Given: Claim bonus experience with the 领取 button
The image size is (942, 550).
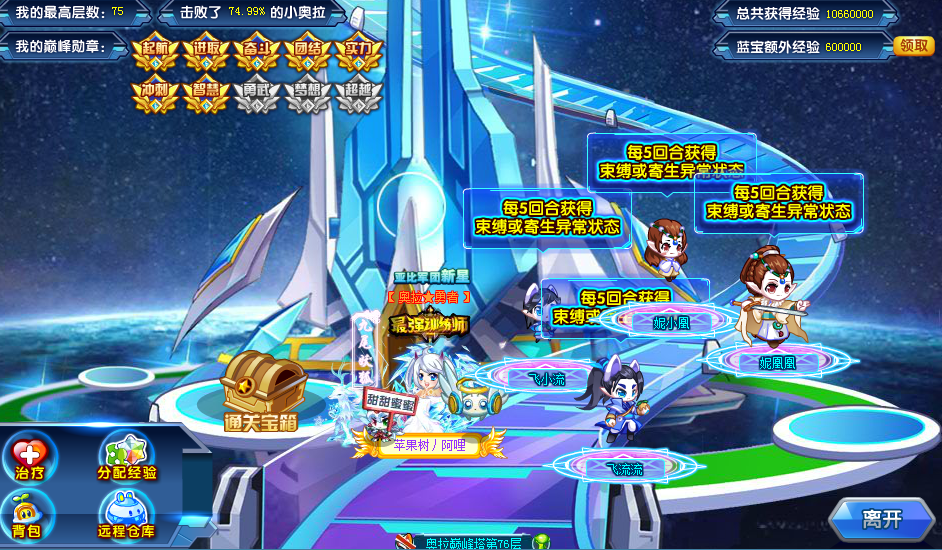Looking at the screenshot, I should pos(914,46).
